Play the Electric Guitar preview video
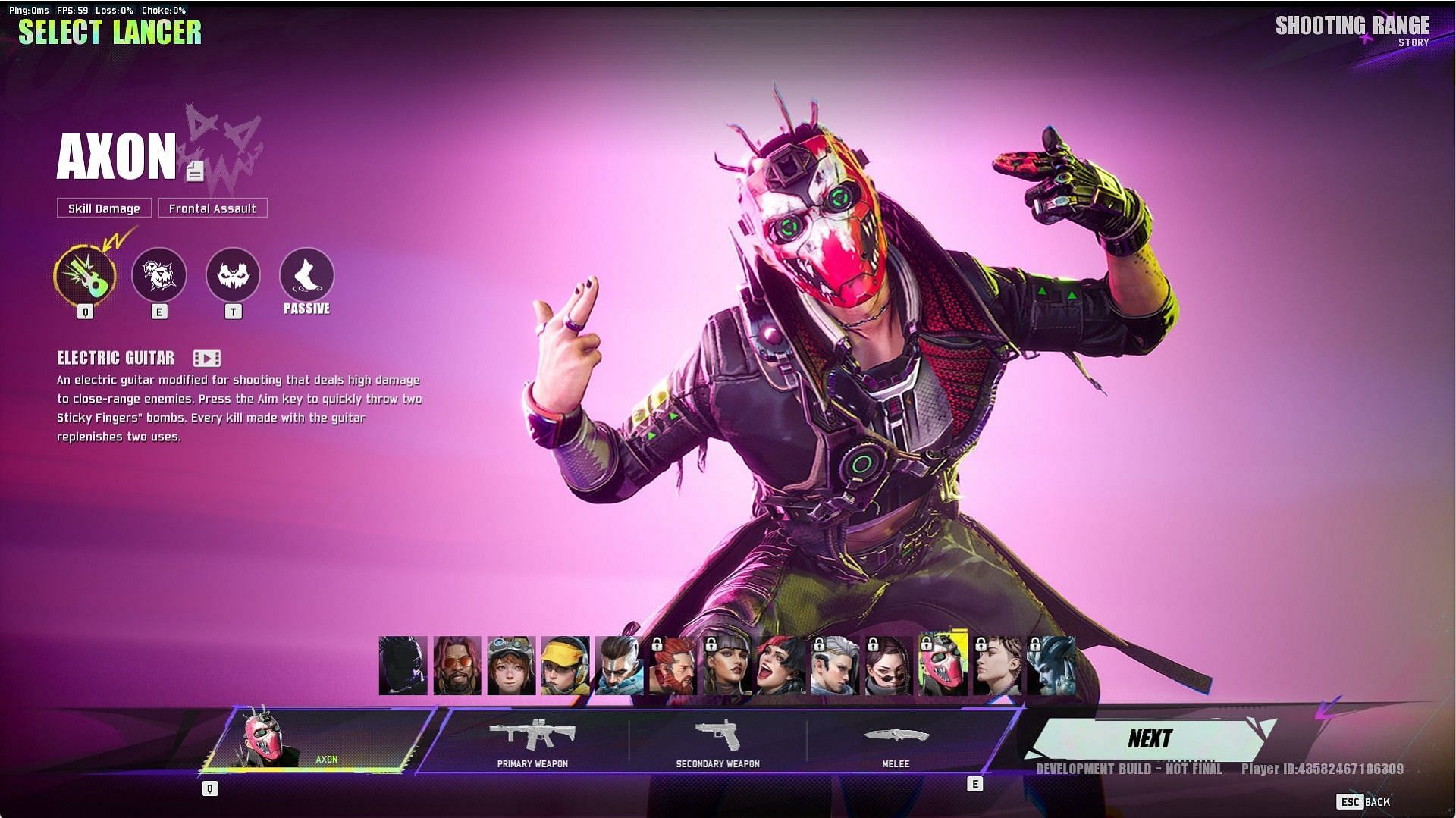The height and width of the screenshot is (818, 1456). [206, 358]
